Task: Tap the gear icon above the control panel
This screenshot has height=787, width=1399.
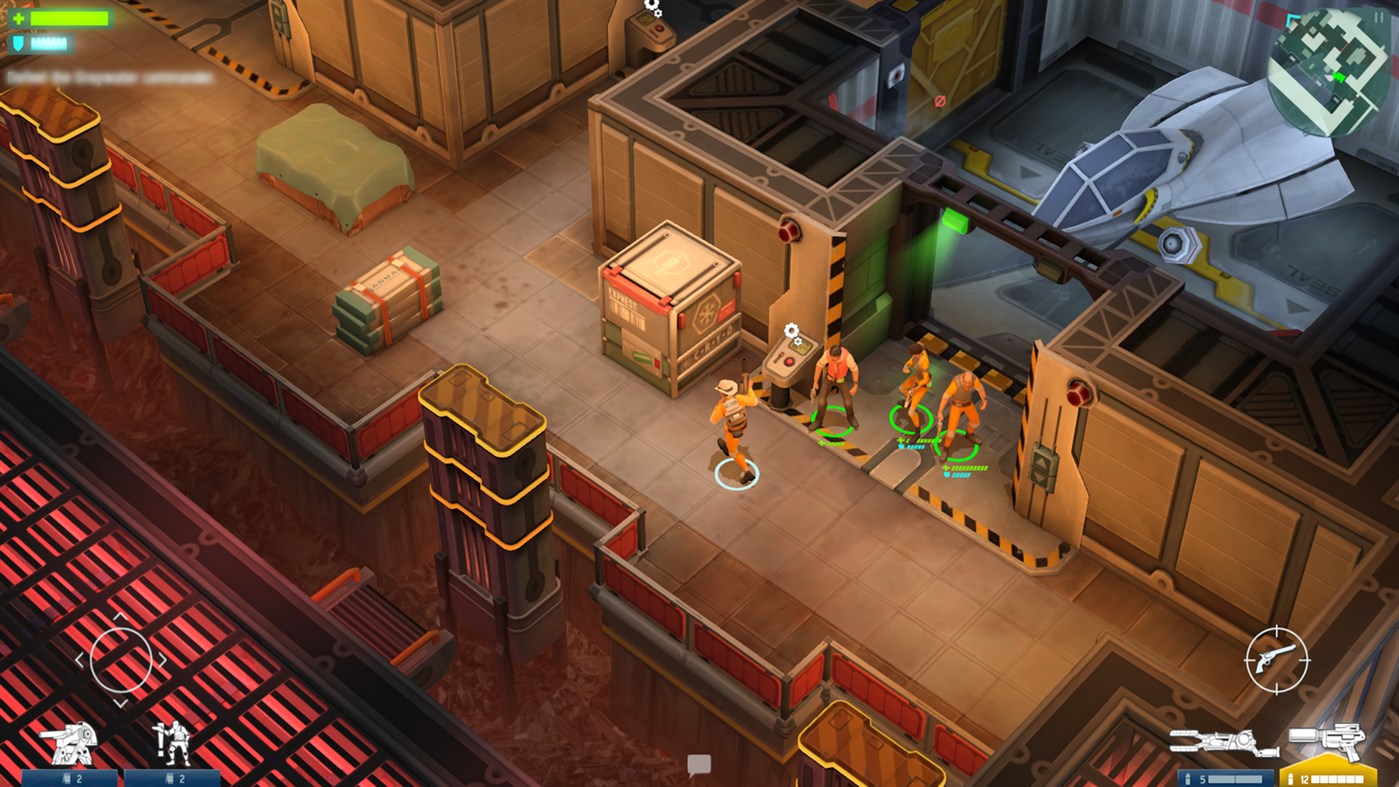Action: [x=791, y=328]
